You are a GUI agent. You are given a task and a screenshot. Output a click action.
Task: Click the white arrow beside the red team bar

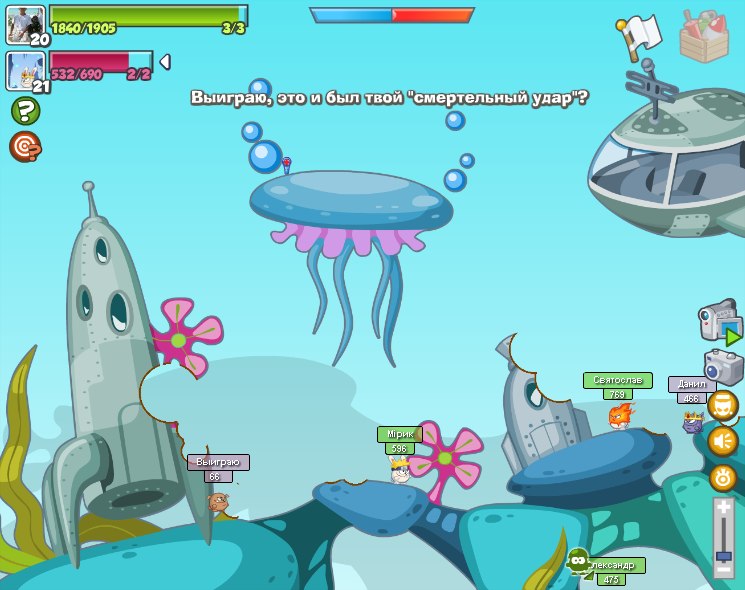coord(165,62)
